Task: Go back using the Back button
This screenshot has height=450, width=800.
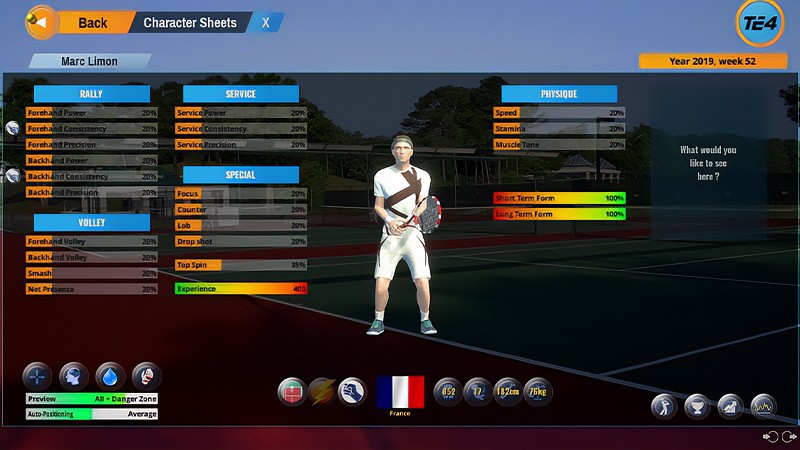Action: (82, 22)
